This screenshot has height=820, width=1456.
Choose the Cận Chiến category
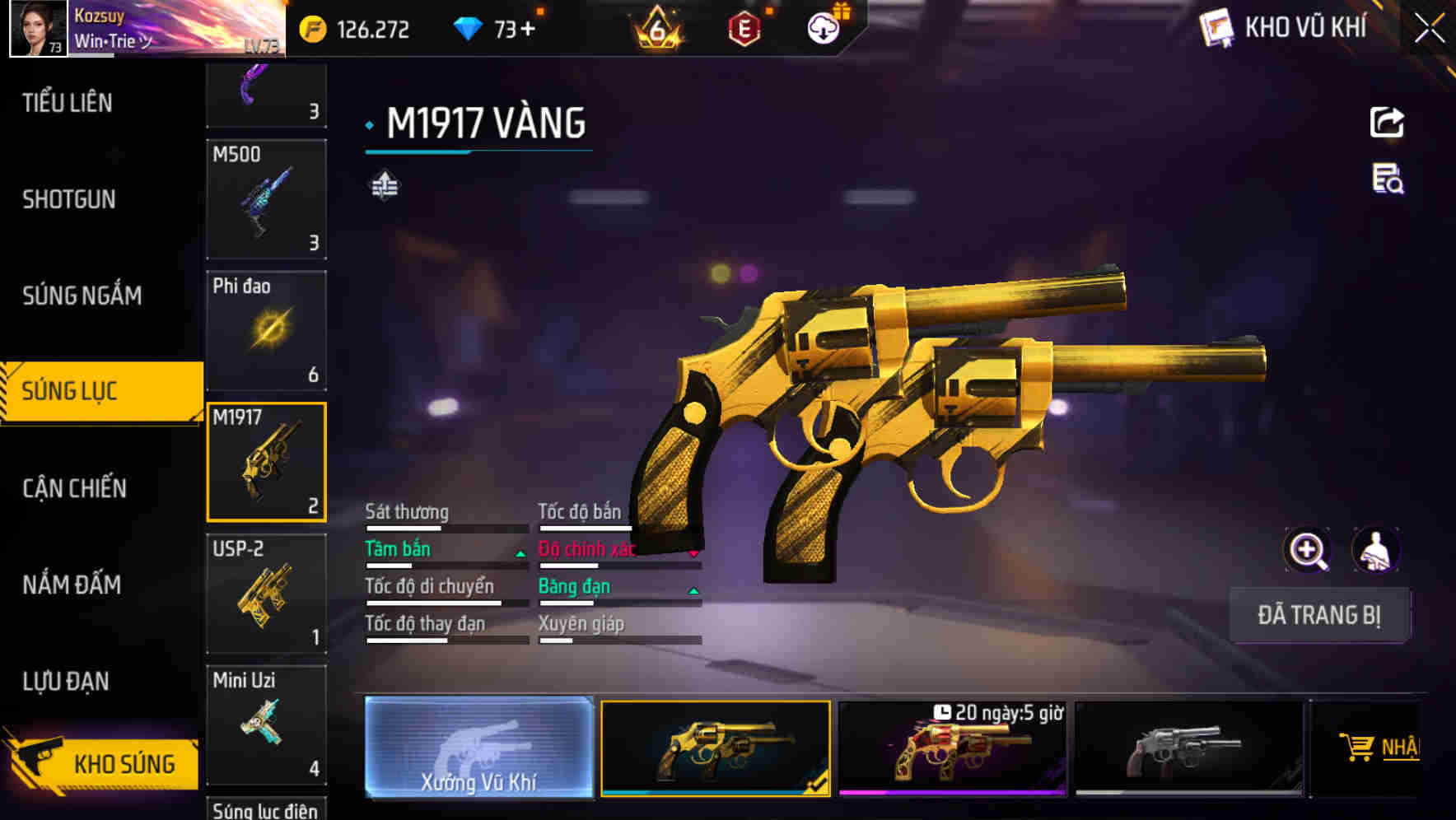click(x=74, y=488)
